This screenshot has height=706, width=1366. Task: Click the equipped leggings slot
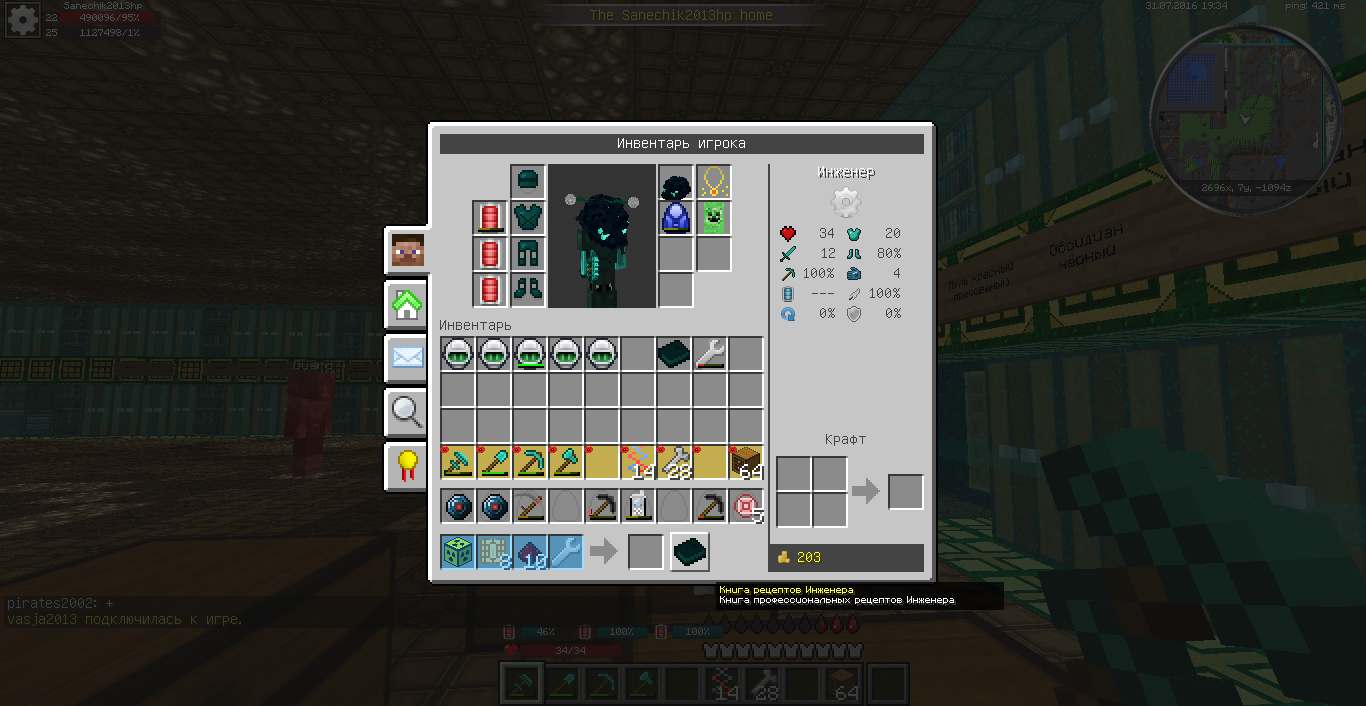click(528, 254)
